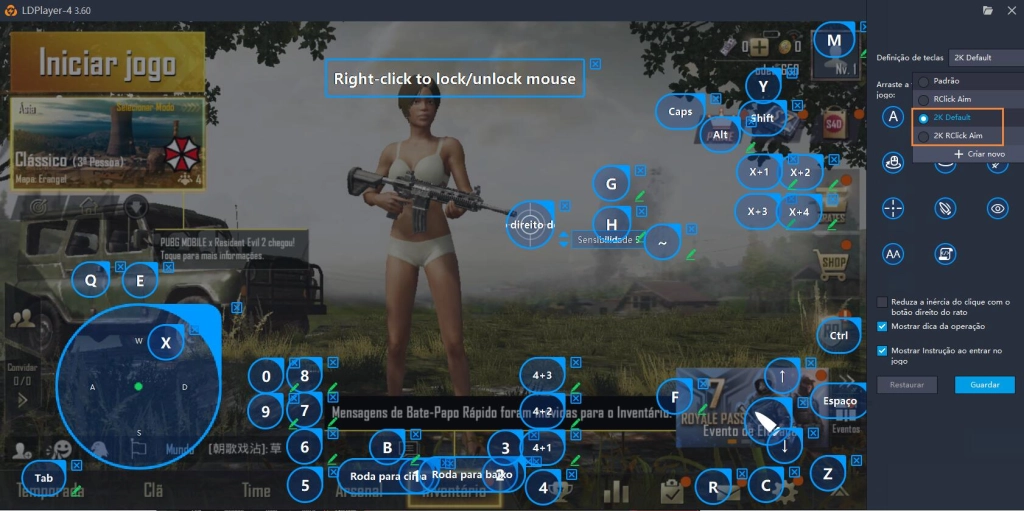Open the Clã tab in bottom menu

click(x=153, y=490)
